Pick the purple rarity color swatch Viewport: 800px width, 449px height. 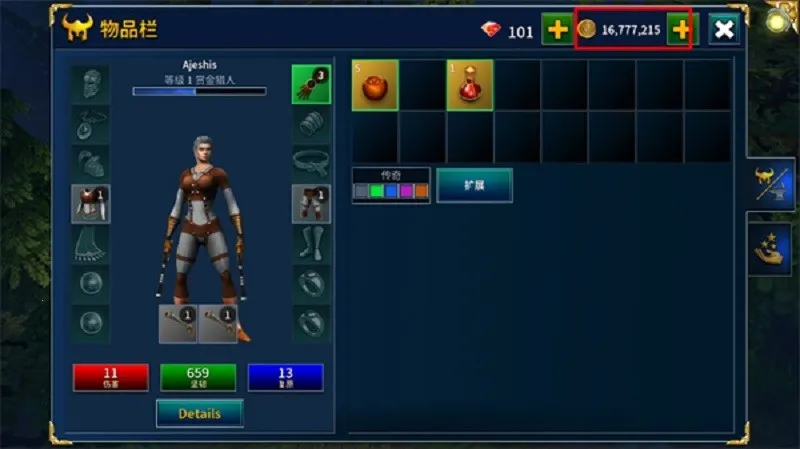[406, 191]
